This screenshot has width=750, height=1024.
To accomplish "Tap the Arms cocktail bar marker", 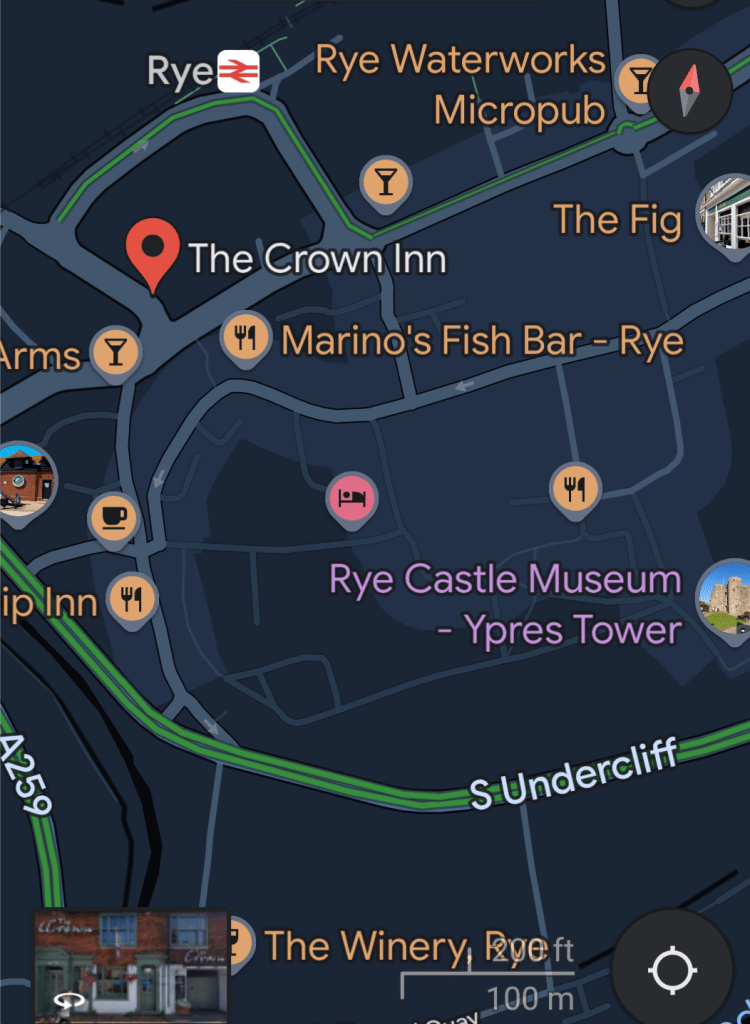I will (116, 353).
